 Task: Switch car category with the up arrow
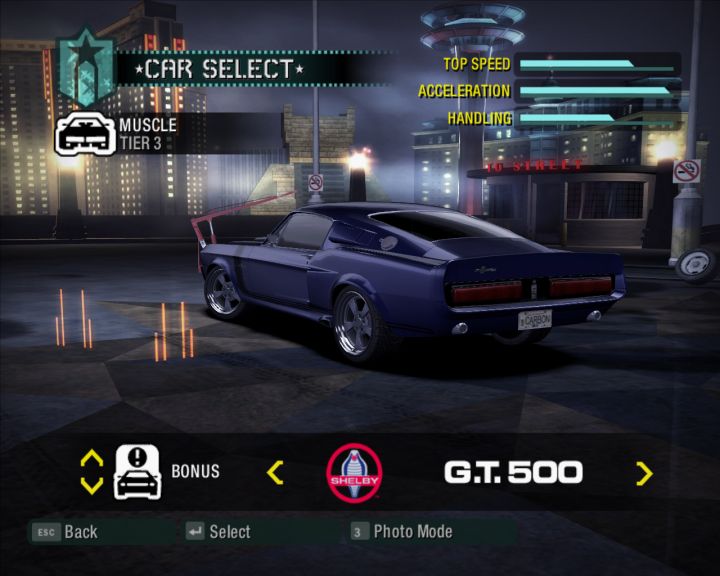[91, 459]
